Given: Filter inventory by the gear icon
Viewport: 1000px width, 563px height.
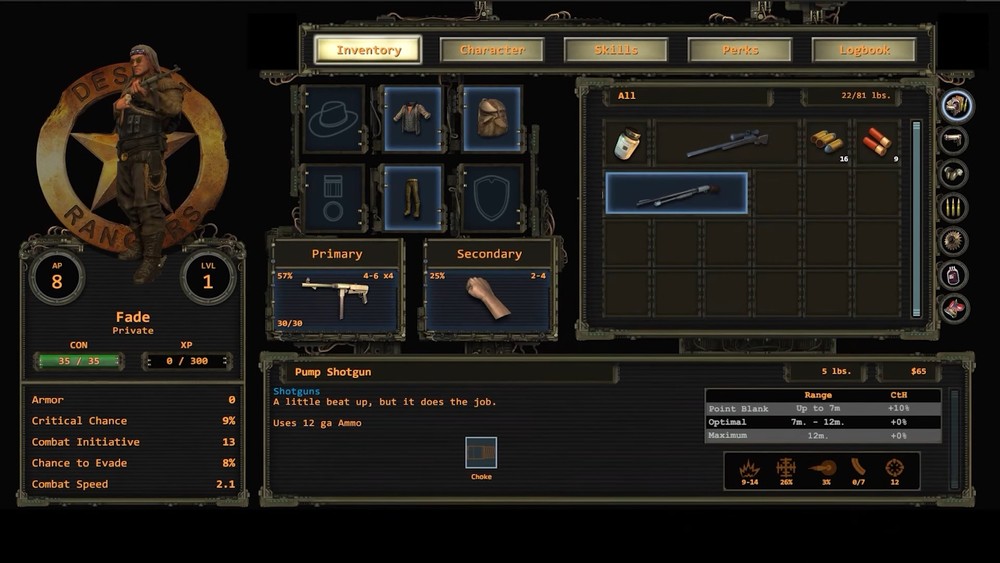Looking at the screenshot, I should (955, 241).
